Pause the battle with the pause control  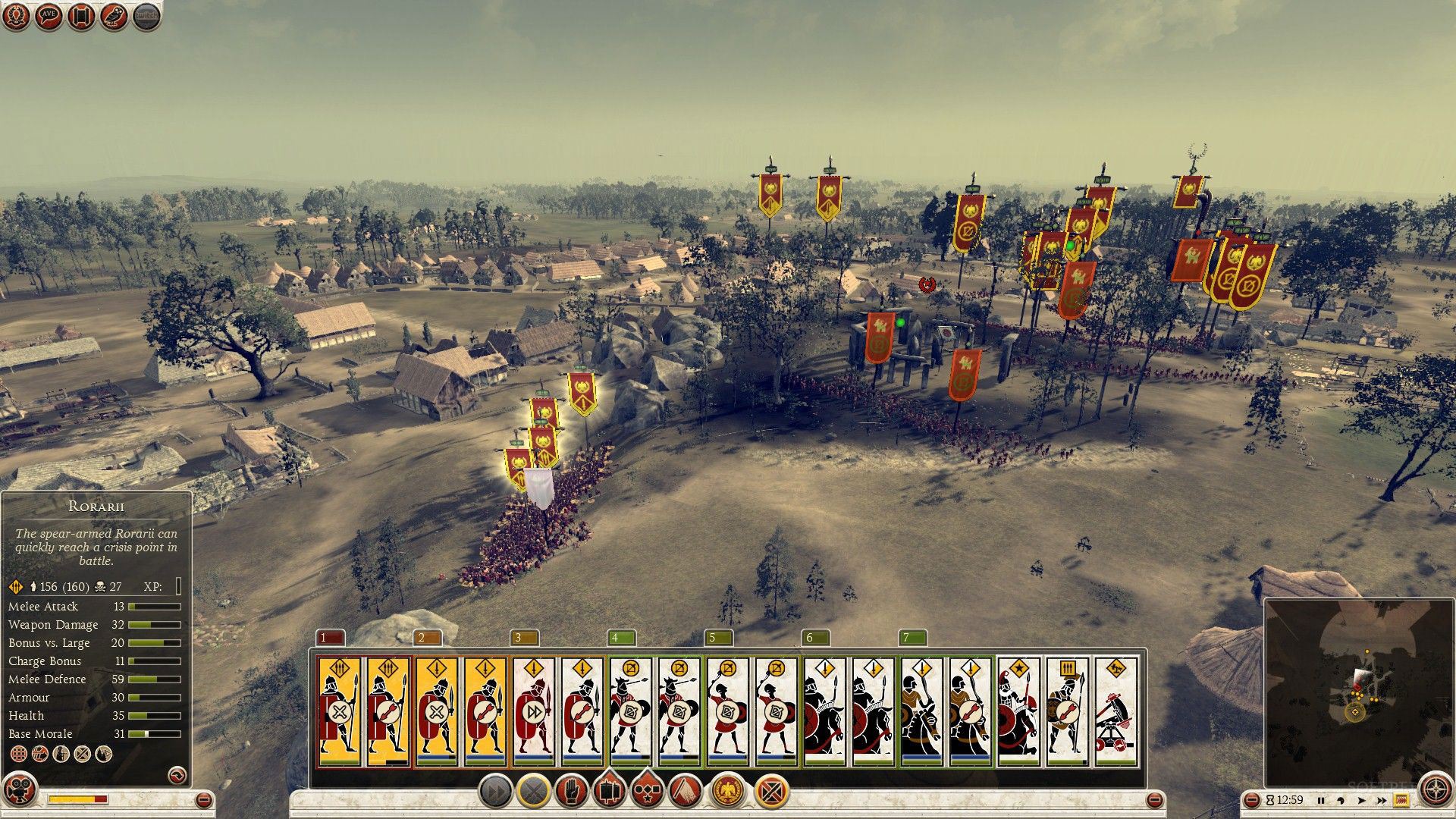[1321, 800]
